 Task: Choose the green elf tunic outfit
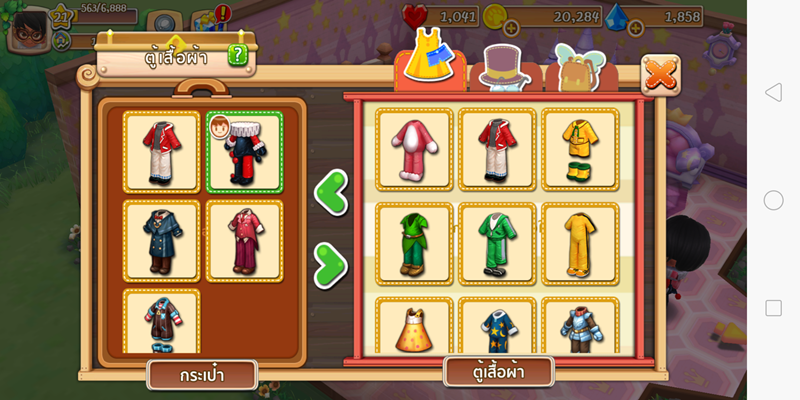coord(414,242)
